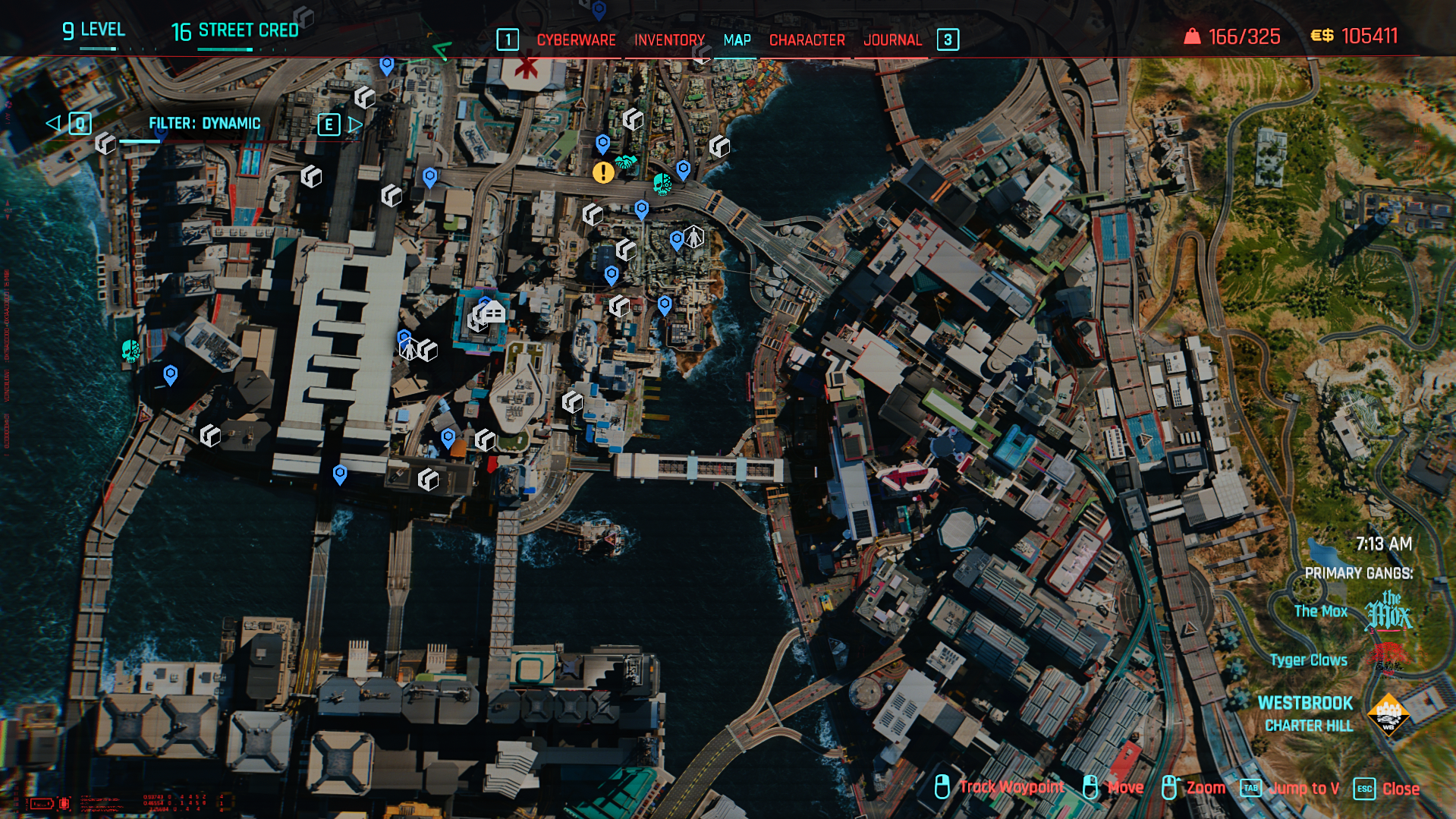Screen dimensions: 1456x819
Task: Click the Jump to V button
Action: pos(1303,789)
